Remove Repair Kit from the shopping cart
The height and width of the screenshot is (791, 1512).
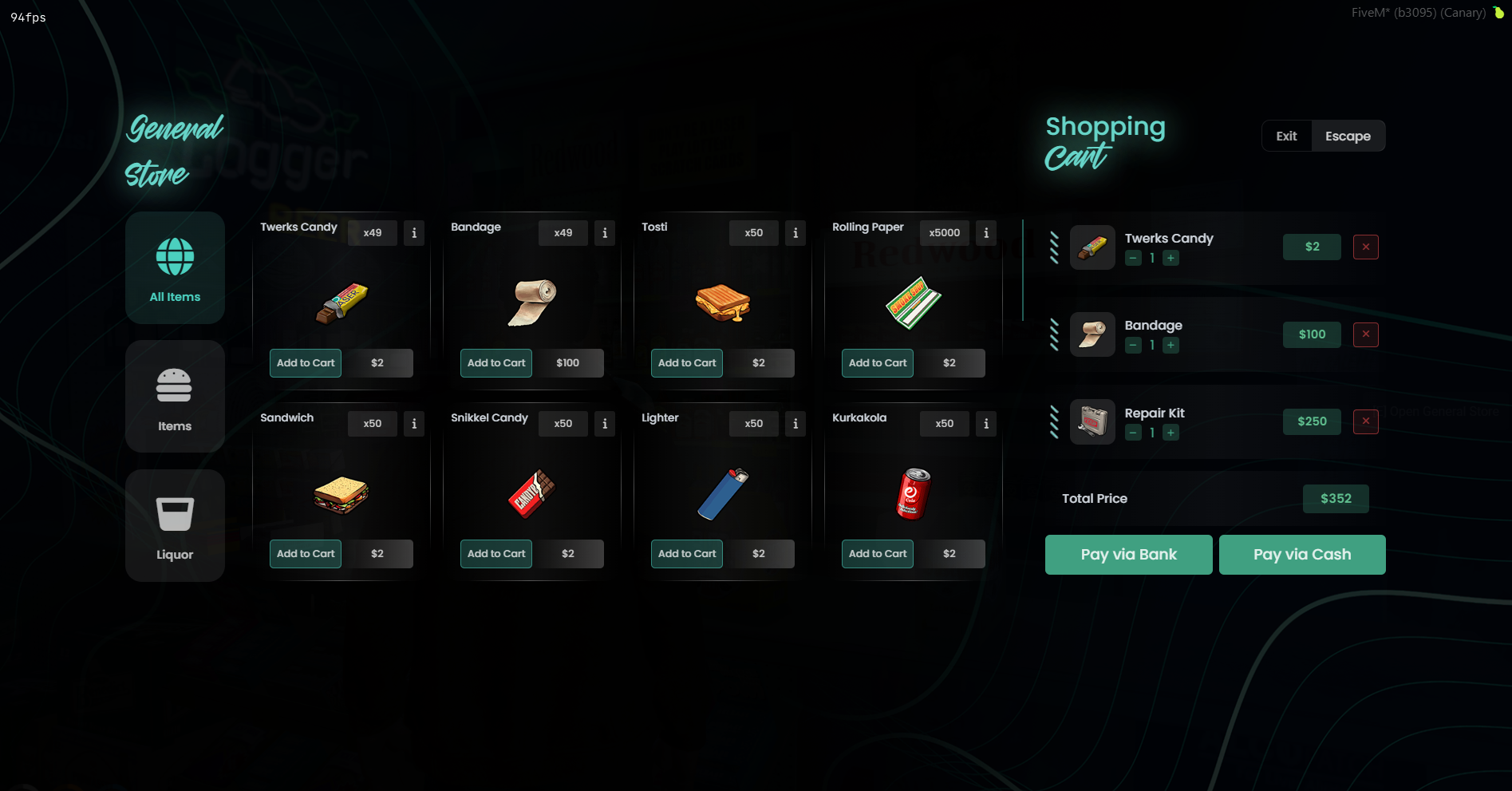(1366, 421)
